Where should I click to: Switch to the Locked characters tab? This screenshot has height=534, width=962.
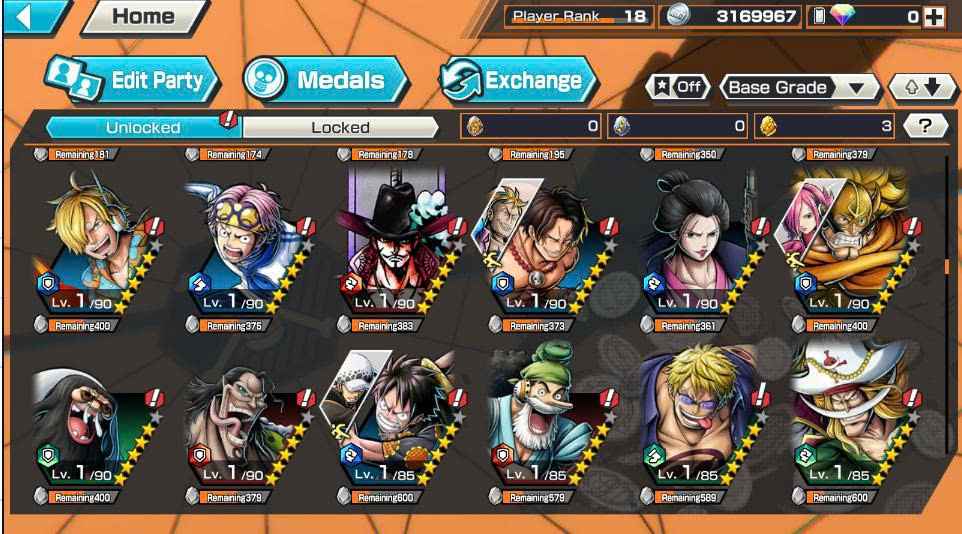tap(340, 127)
